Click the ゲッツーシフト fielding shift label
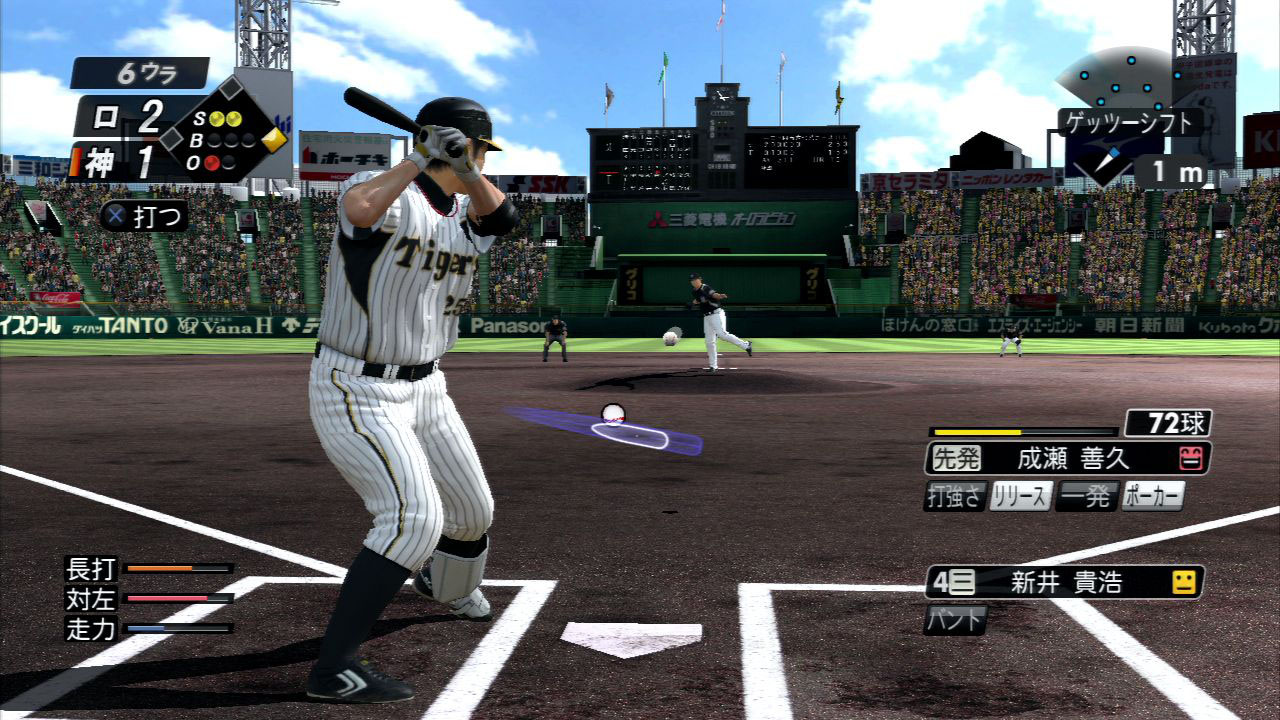 pyautogui.click(x=1130, y=123)
